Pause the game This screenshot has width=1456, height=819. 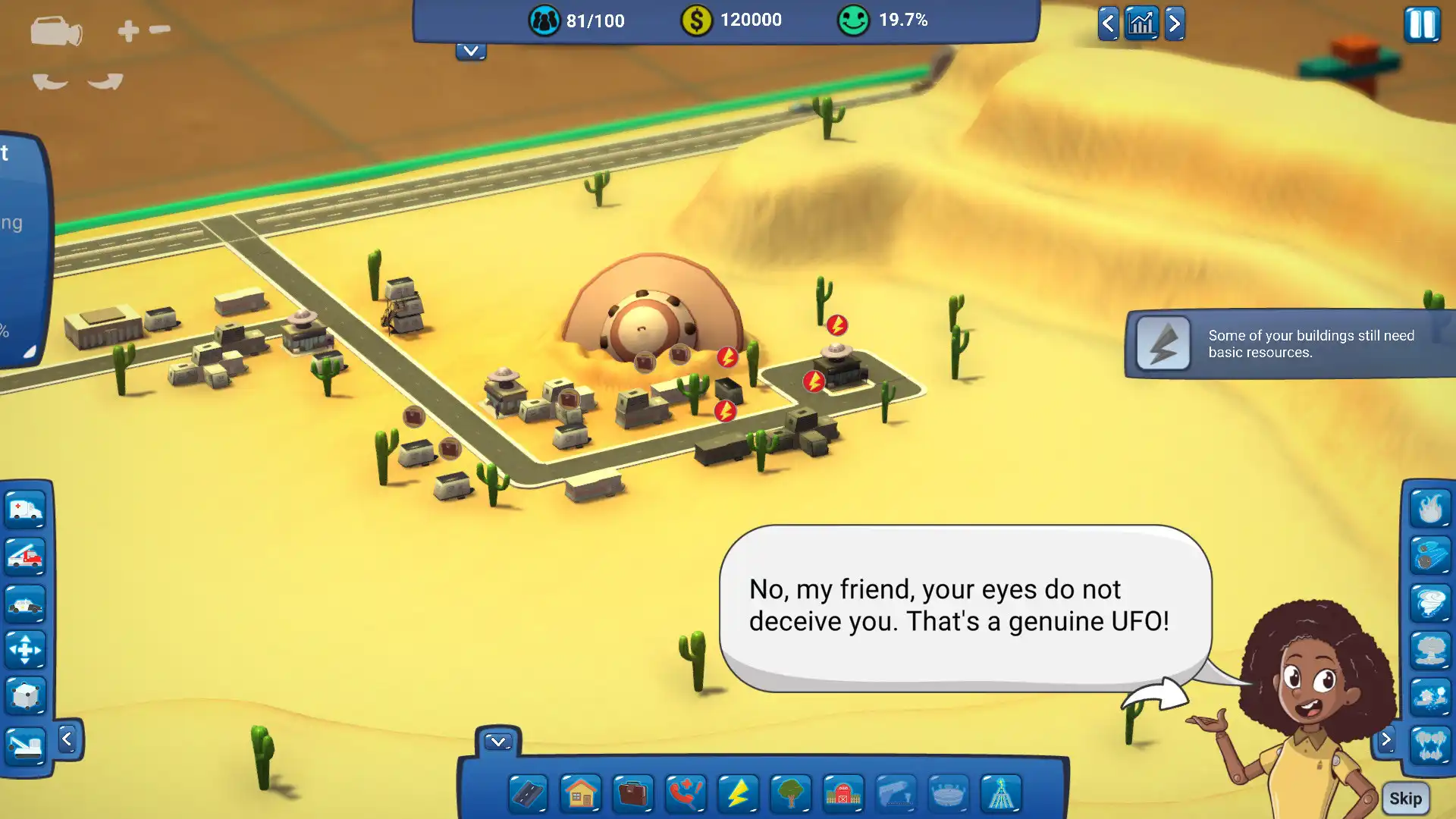tap(1422, 25)
